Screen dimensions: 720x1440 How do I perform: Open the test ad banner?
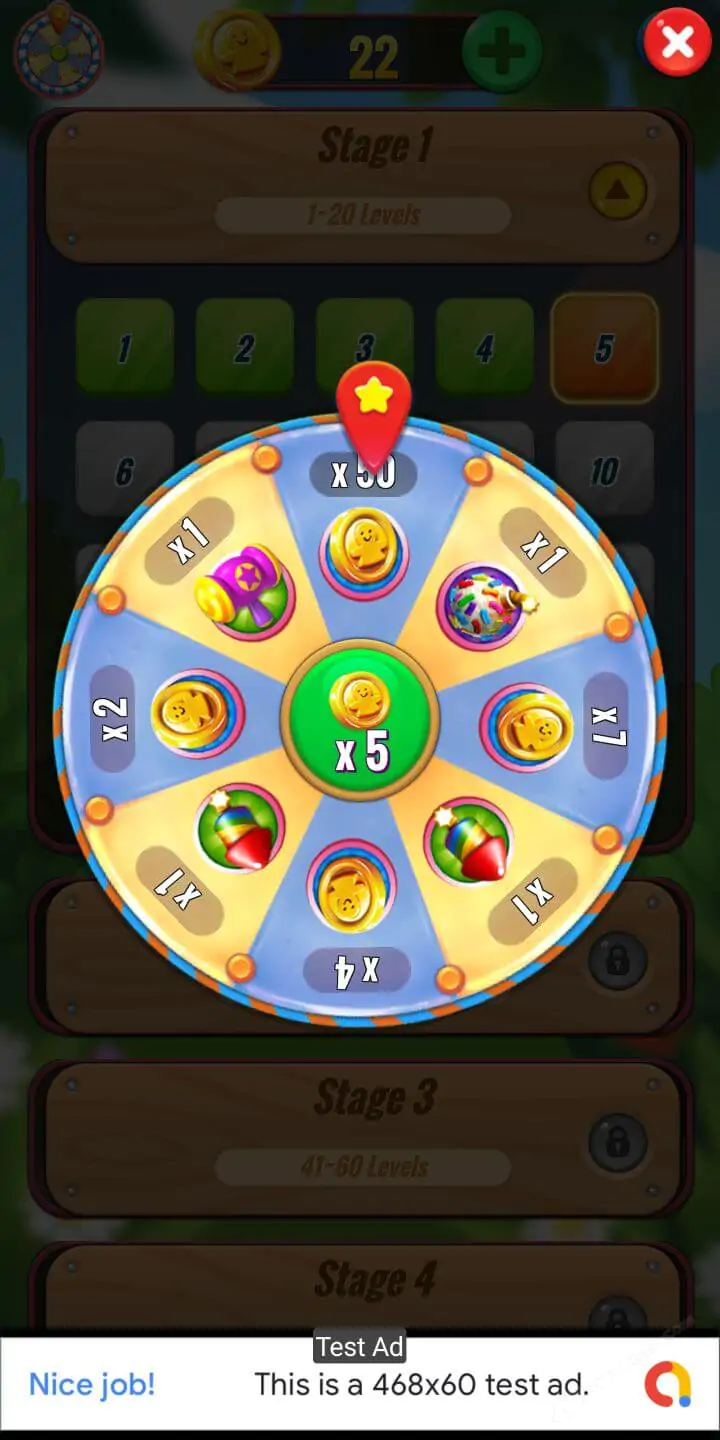point(360,1384)
